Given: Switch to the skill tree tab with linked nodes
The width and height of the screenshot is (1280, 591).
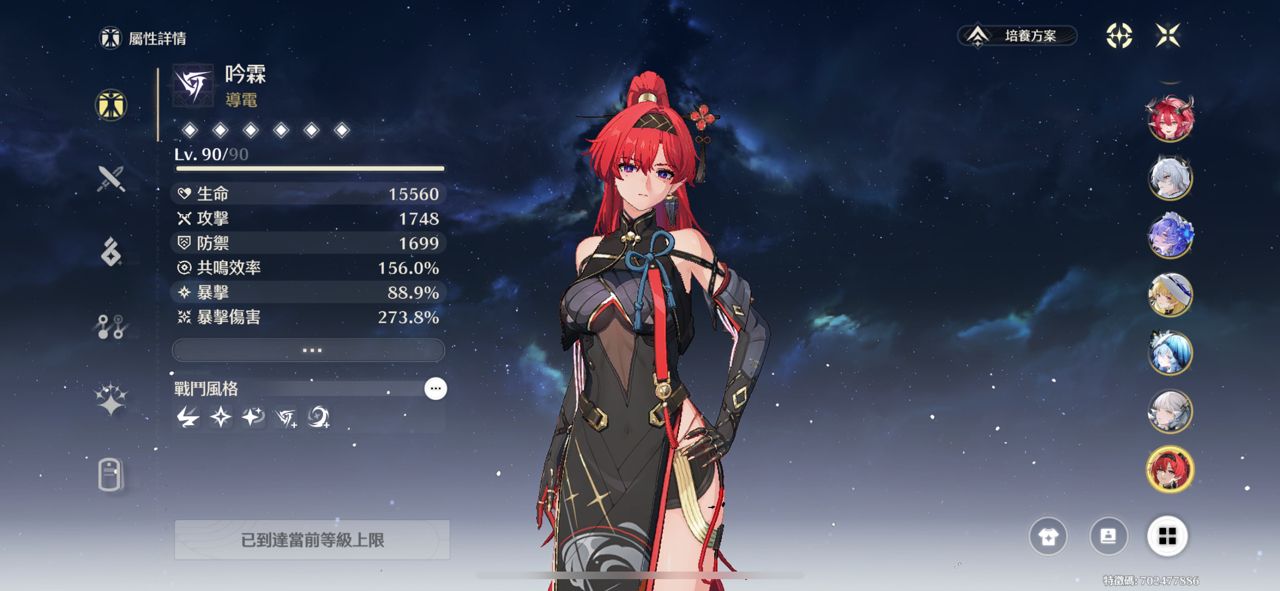Looking at the screenshot, I should (111, 327).
